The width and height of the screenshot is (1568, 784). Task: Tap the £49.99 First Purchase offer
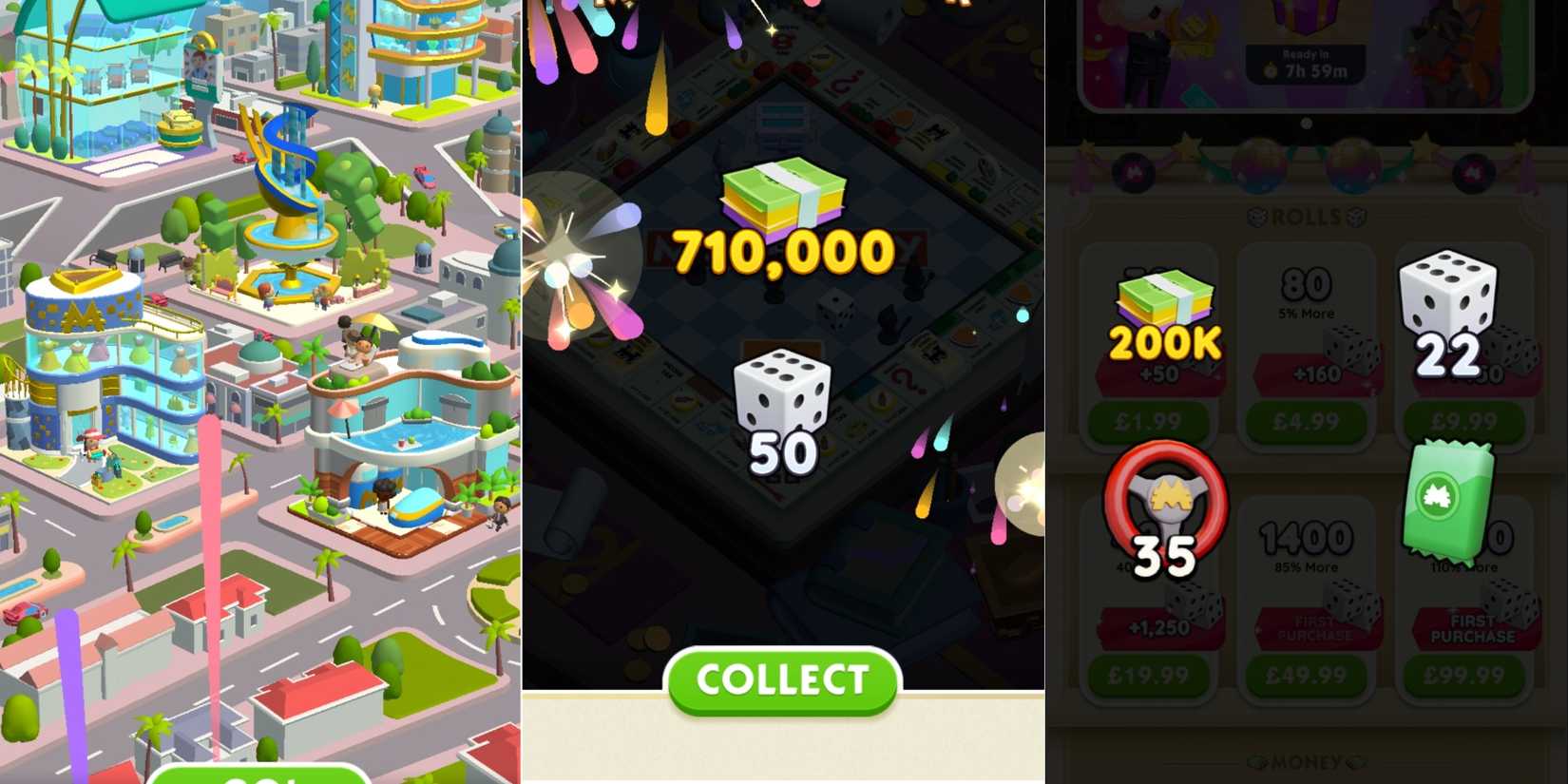1306,675
